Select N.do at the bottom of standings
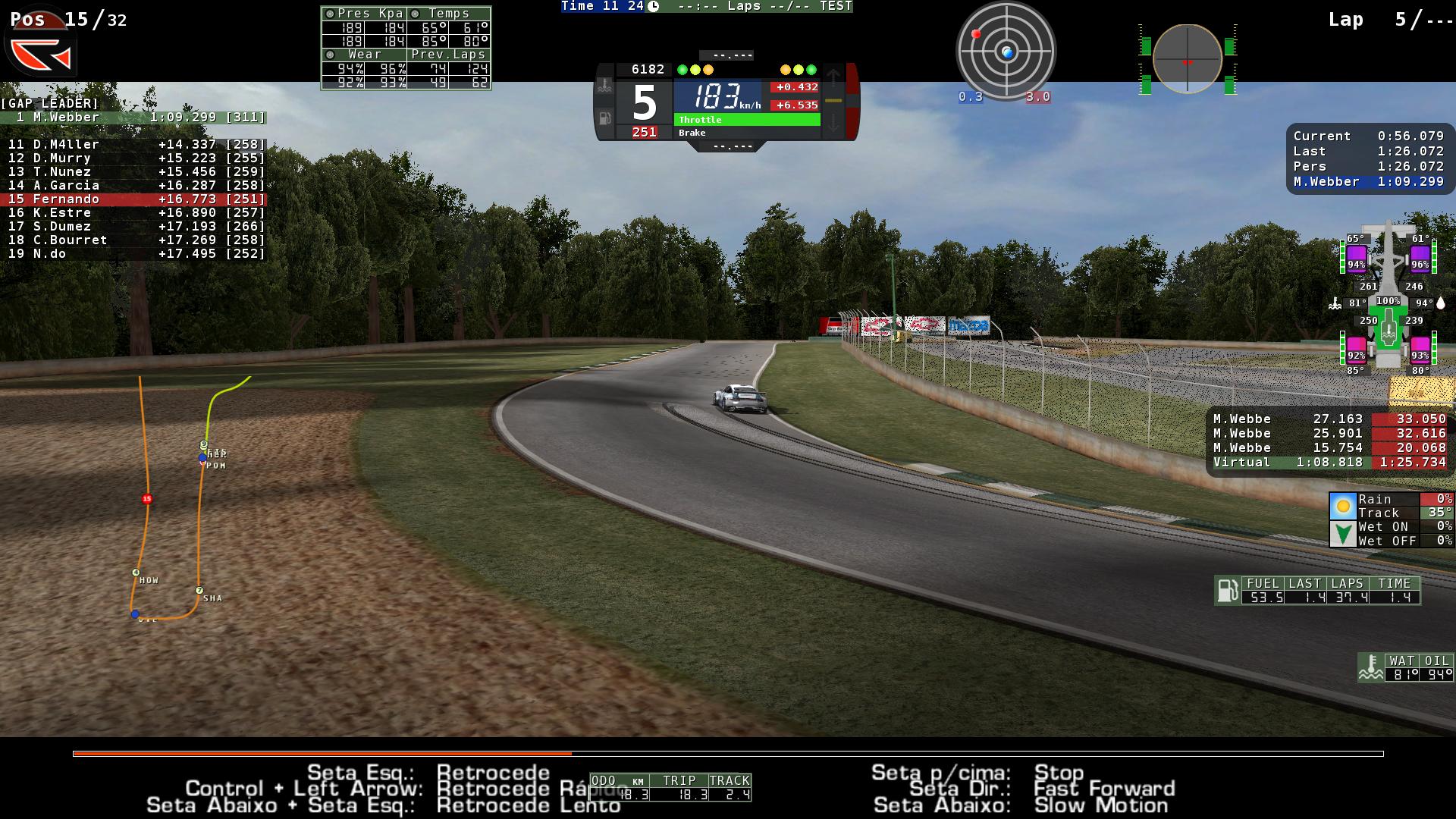This screenshot has height=819, width=1456. 133,254
